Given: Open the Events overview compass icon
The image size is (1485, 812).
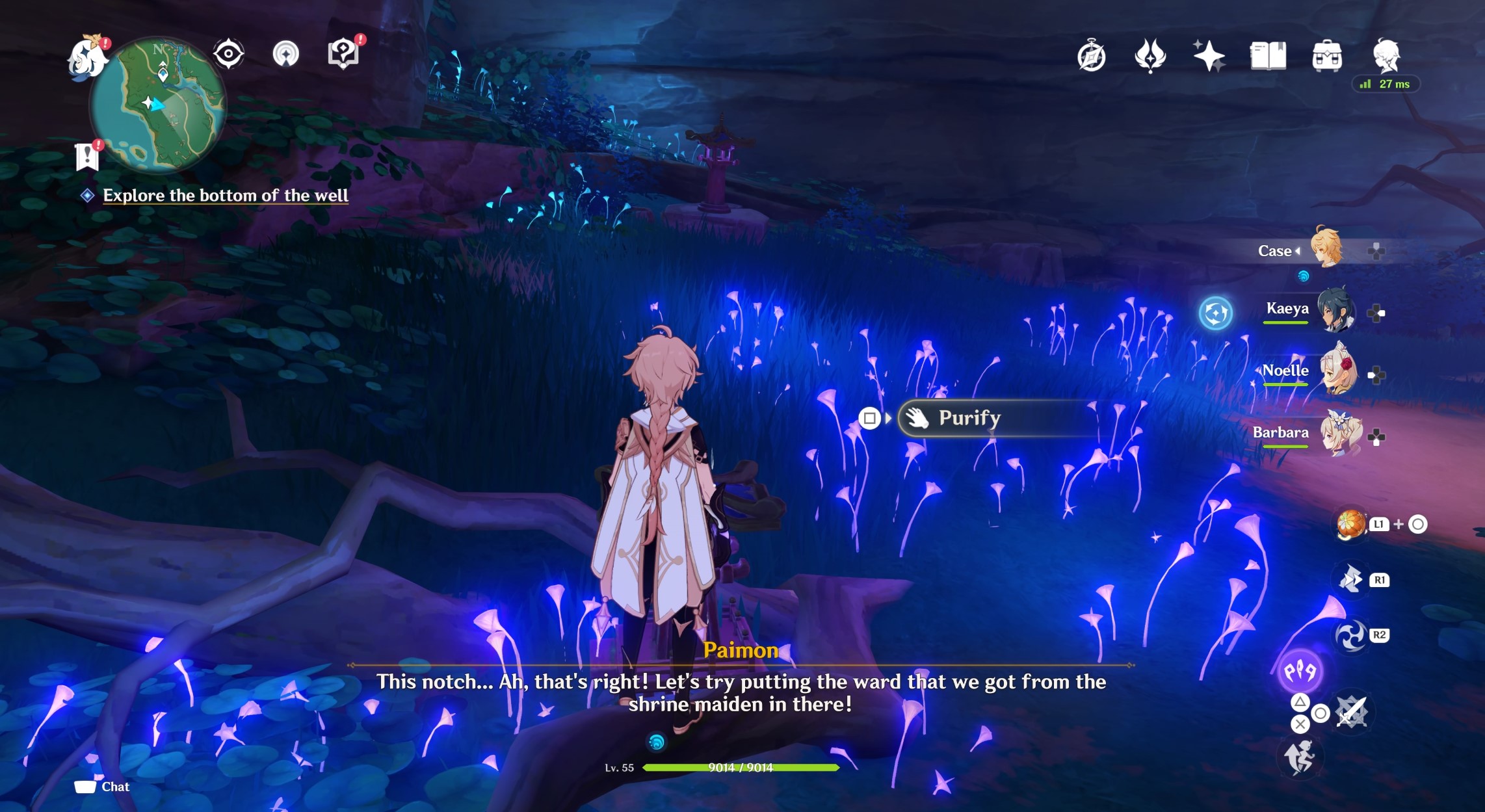Looking at the screenshot, I should point(1092,55).
